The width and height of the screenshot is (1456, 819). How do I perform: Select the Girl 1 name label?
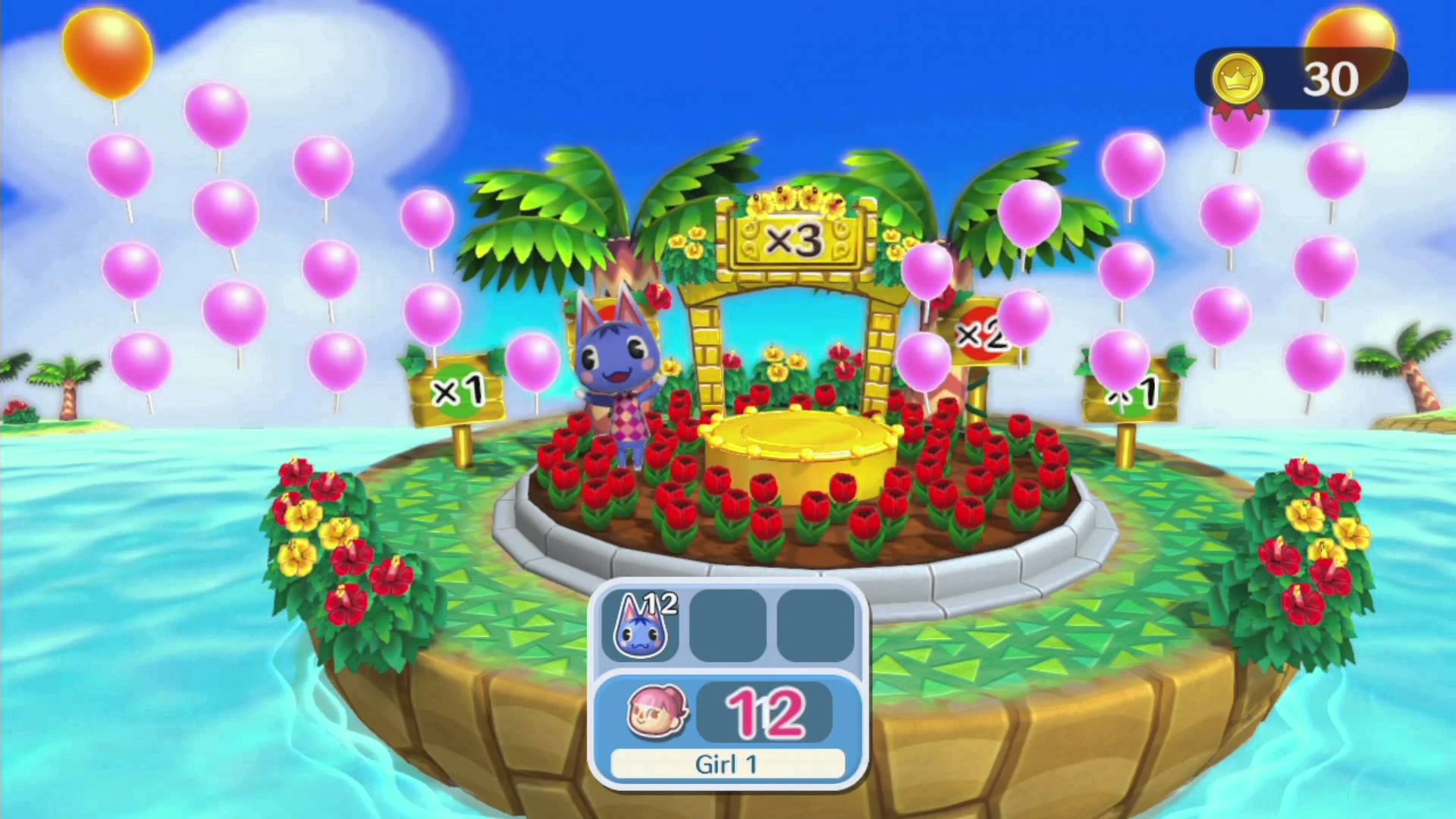[x=727, y=764]
